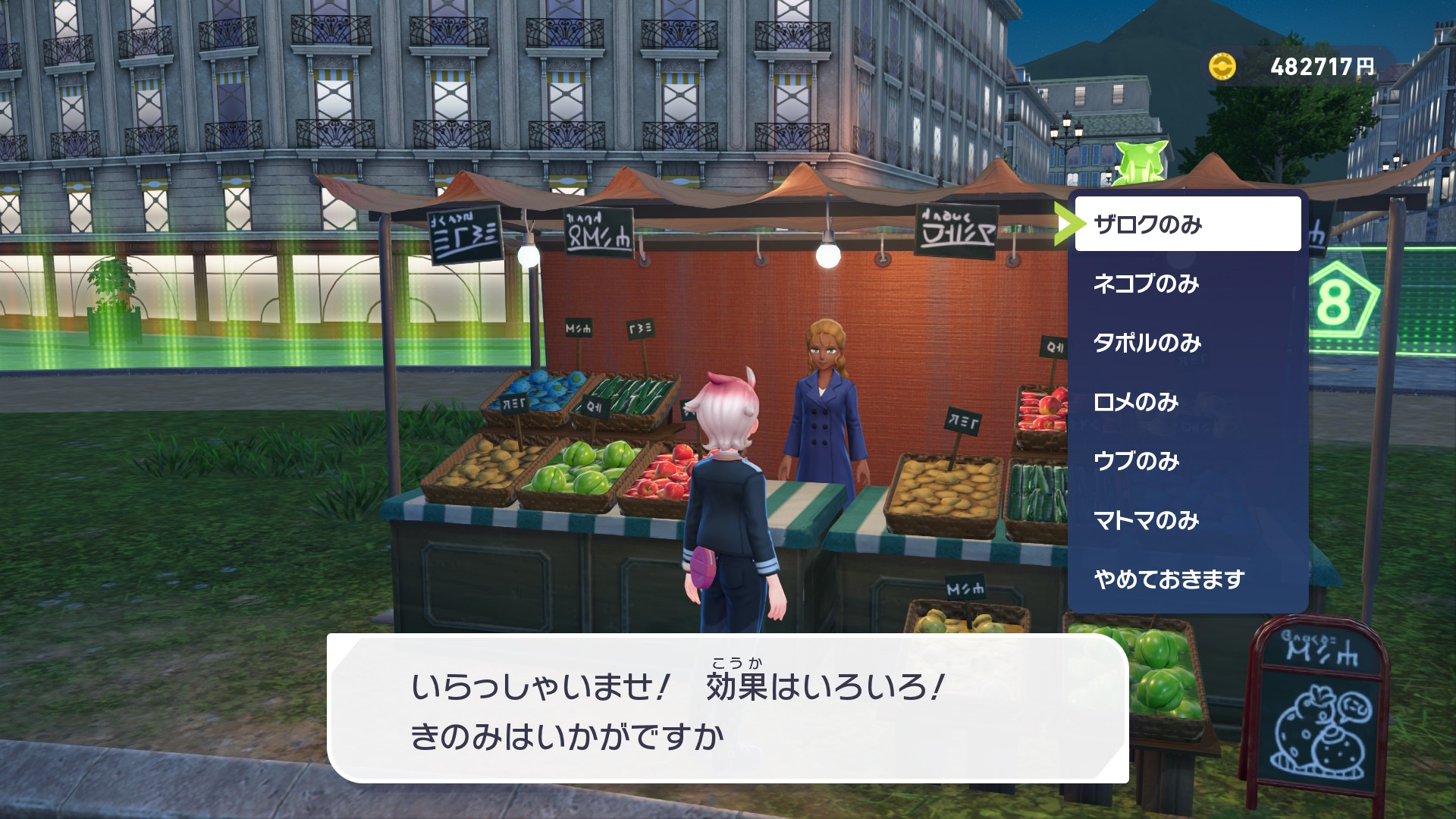Screen dimensions: 1456x819
Task: Select the マトマのみ option
Action: tap(1187, 520)
